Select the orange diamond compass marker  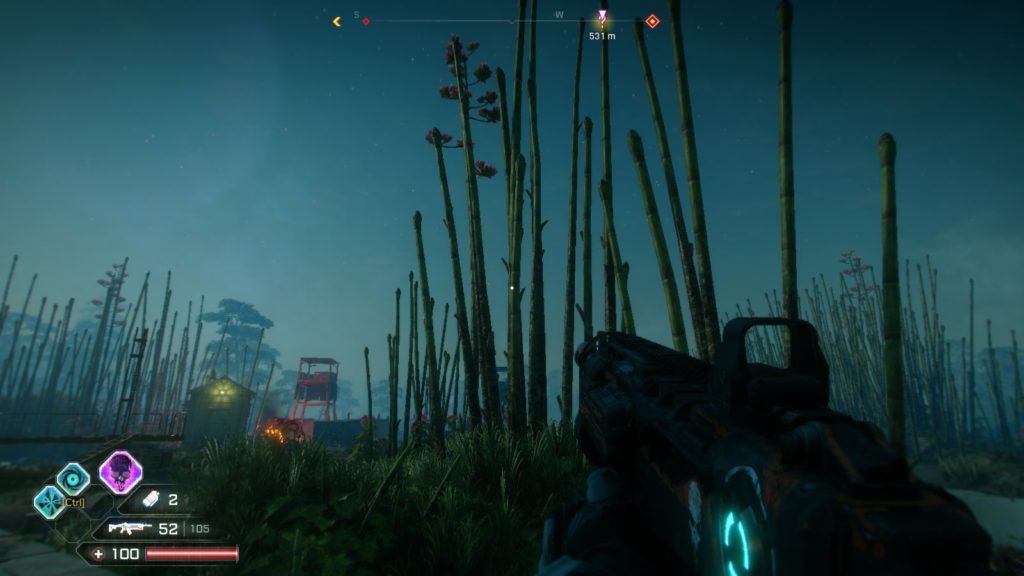click(x=652, y=20)
